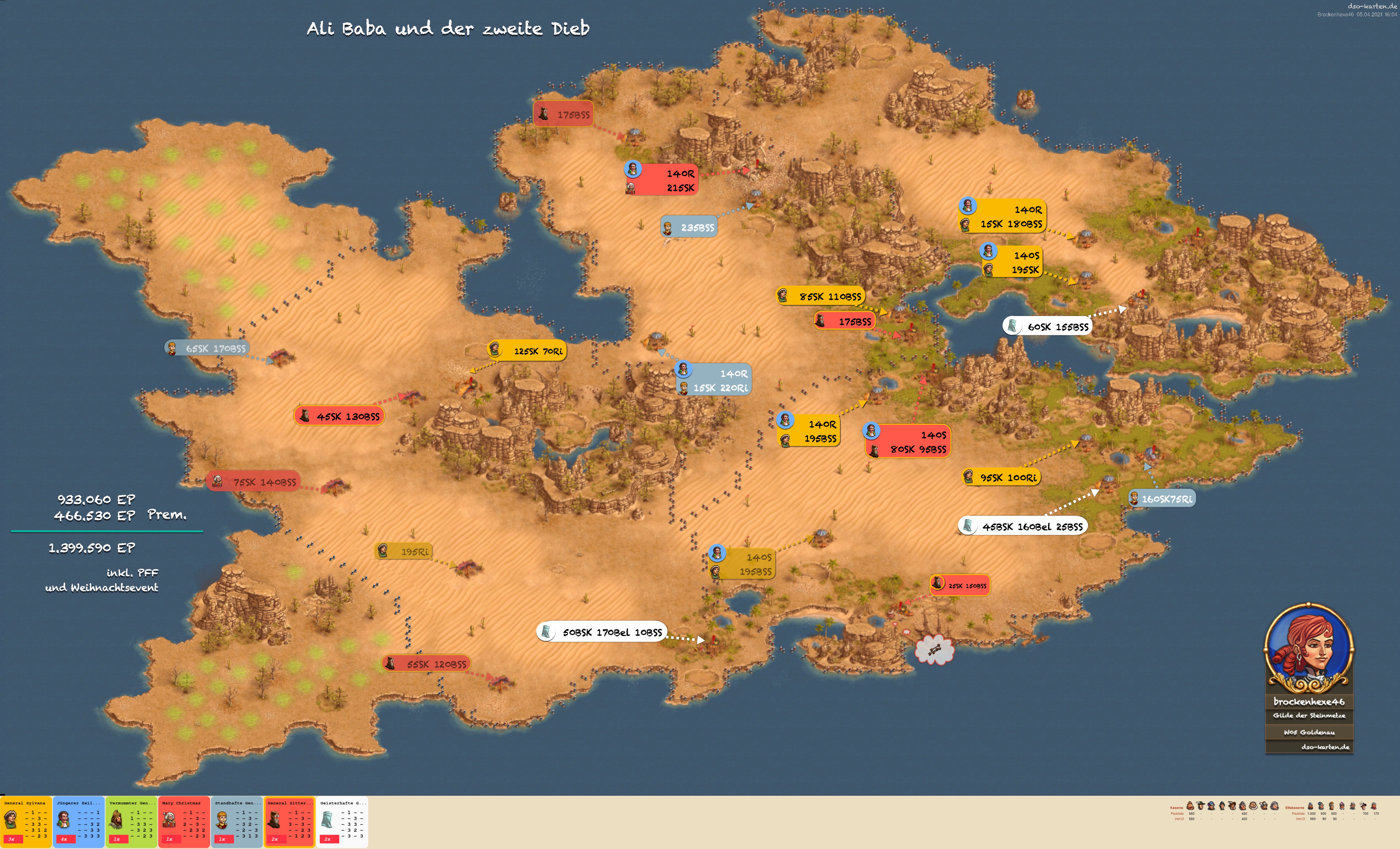The width and height of the screenshot is (1400, 849).
Task: Choose the Vermummter General legend card
Action: coord(131,822)
